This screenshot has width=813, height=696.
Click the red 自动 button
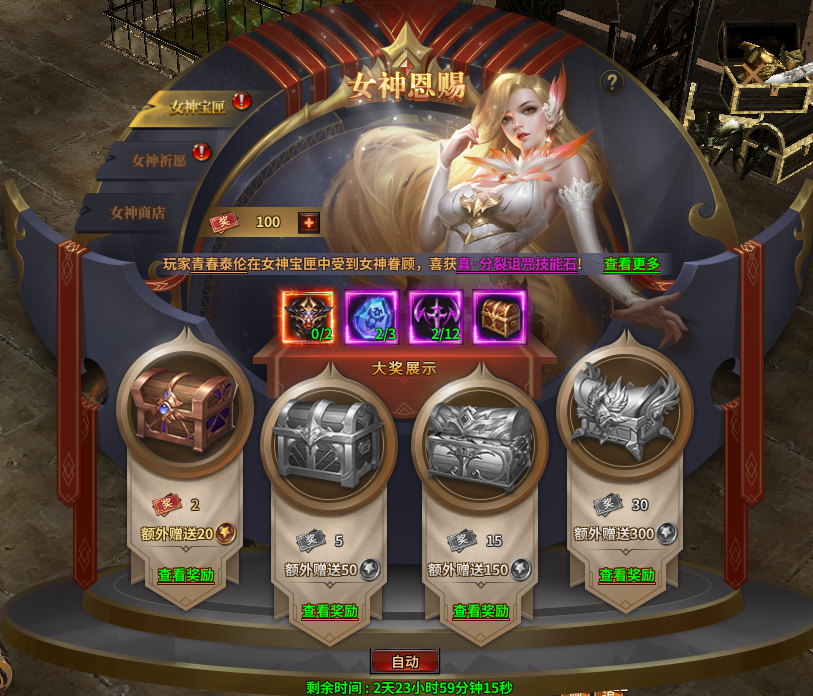[x=404, y=662]
